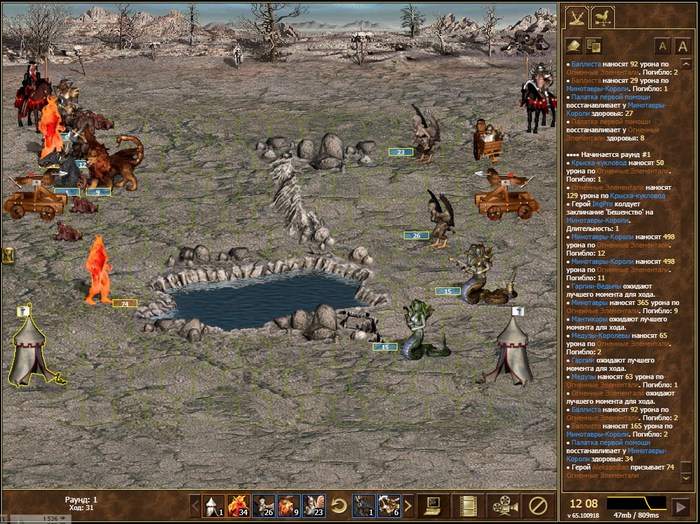The width and height of the screenshot is (700, 524).
Task: Copy the battle log with the pages button
Action: coord(593,45)
